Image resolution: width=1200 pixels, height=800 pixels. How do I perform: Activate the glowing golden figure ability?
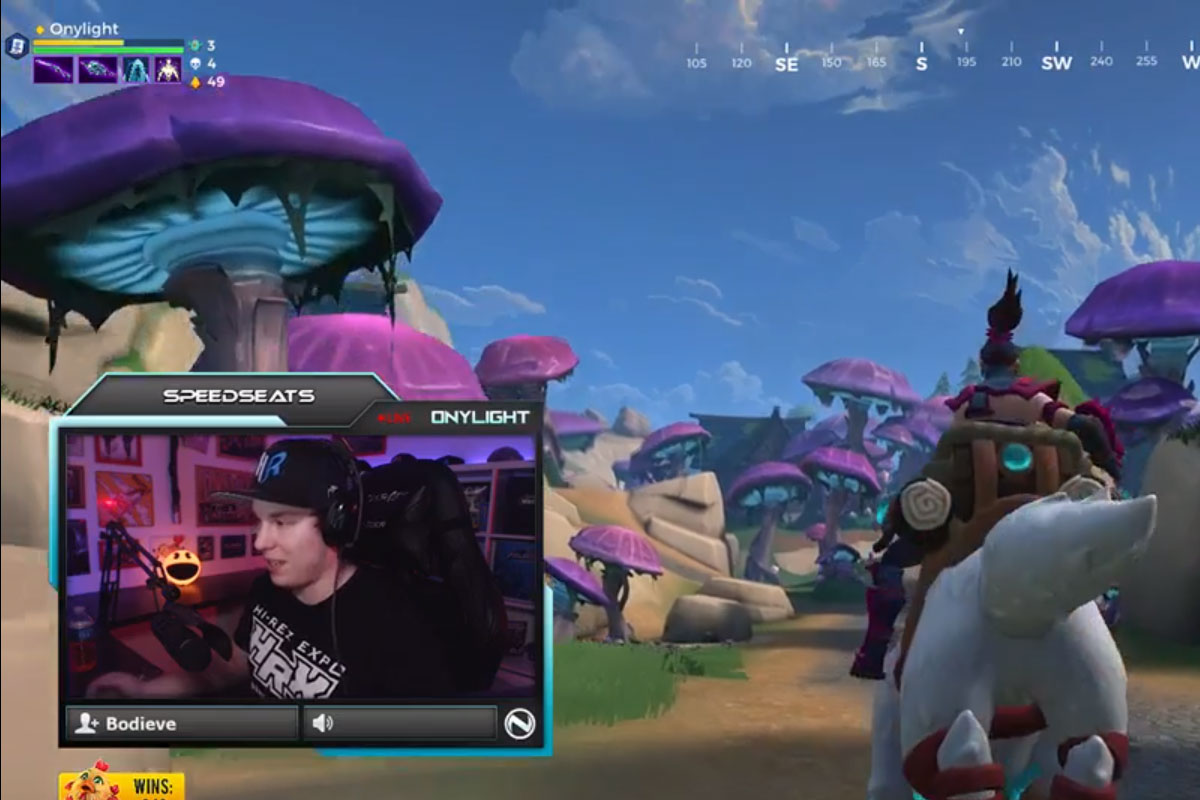[x=168, y=70]
